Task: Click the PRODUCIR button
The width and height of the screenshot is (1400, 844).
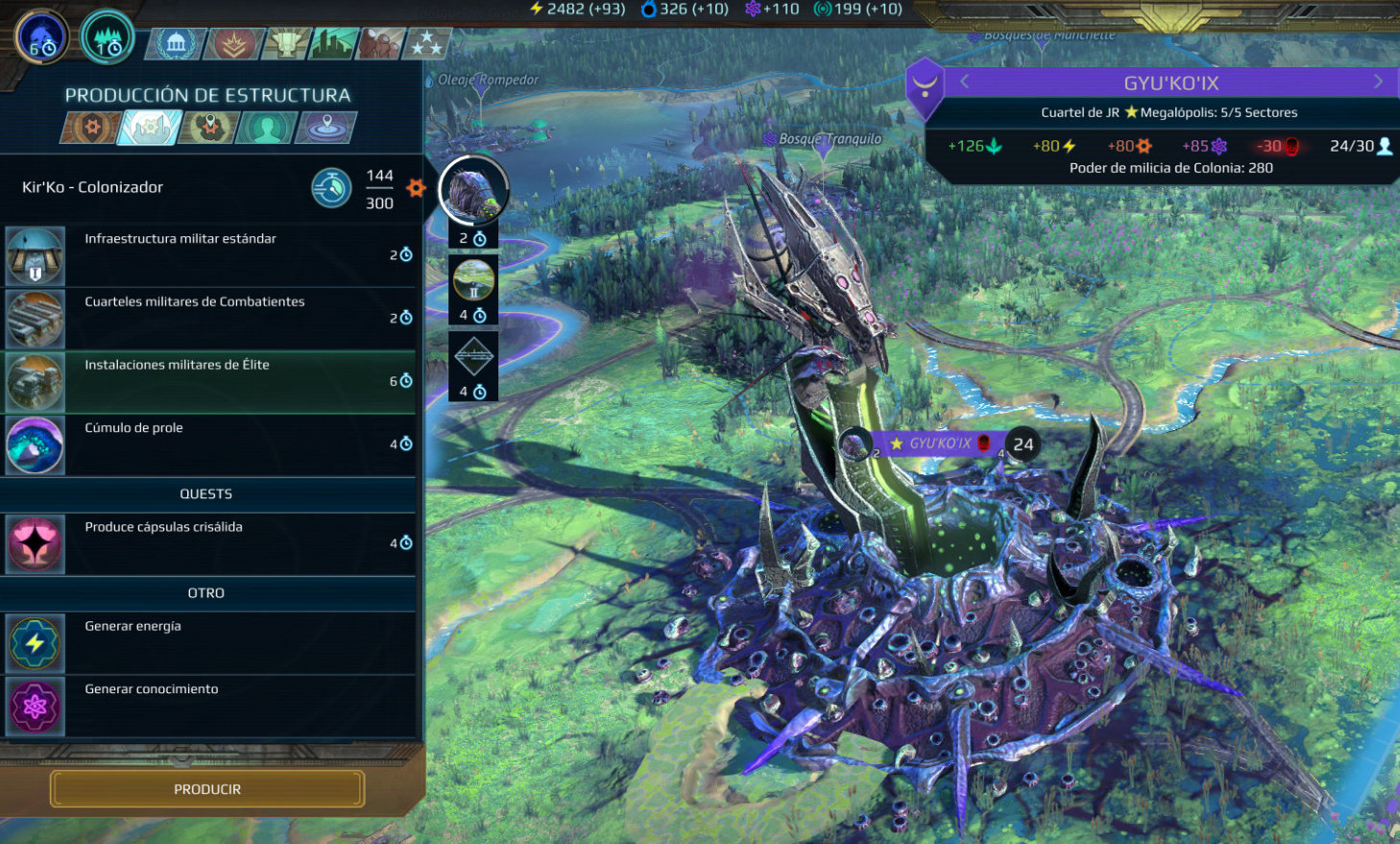Action: pos(207,789)
